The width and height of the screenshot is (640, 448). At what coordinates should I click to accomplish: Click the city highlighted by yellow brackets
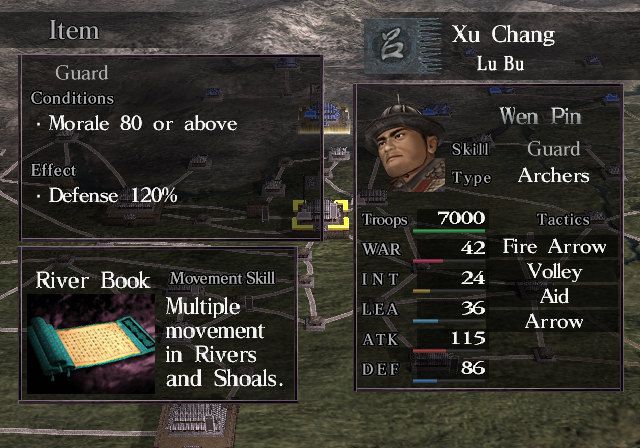pyautogui.click(x=320, y=214)
